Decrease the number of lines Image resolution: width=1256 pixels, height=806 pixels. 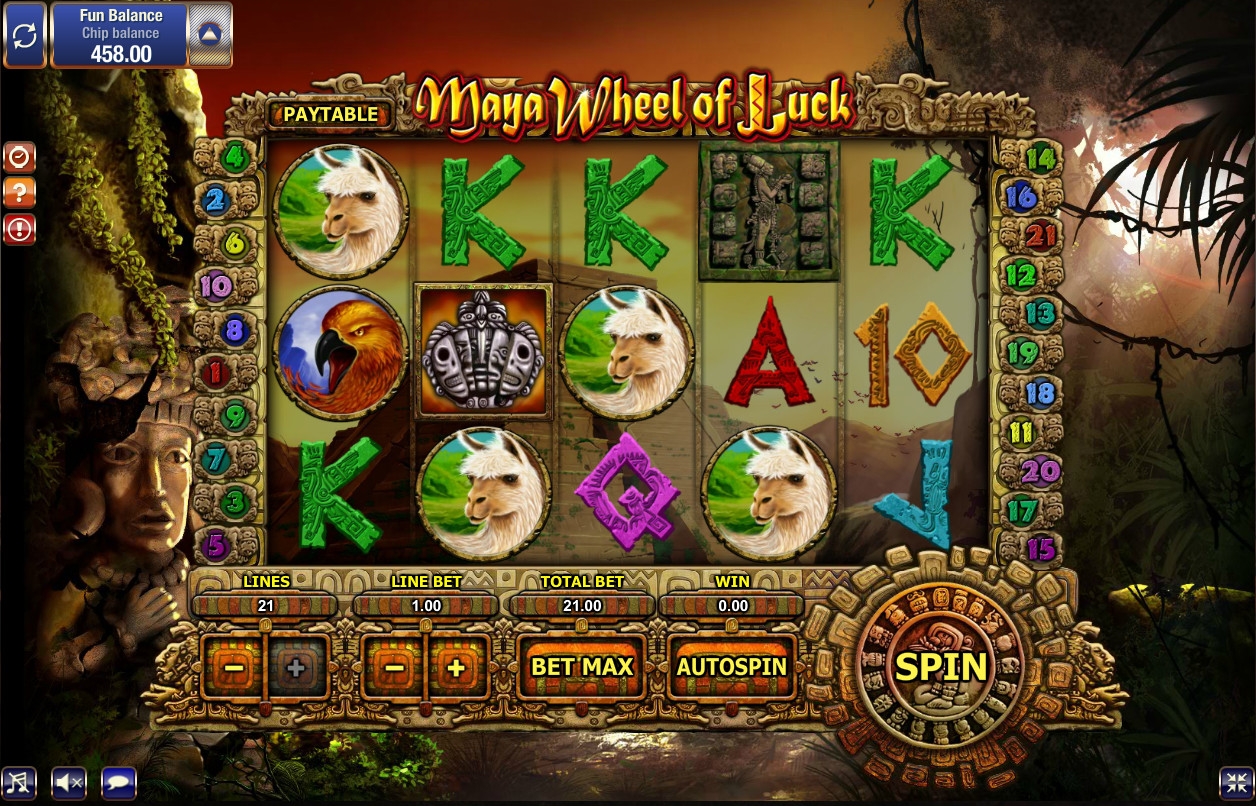click(232, 667)
